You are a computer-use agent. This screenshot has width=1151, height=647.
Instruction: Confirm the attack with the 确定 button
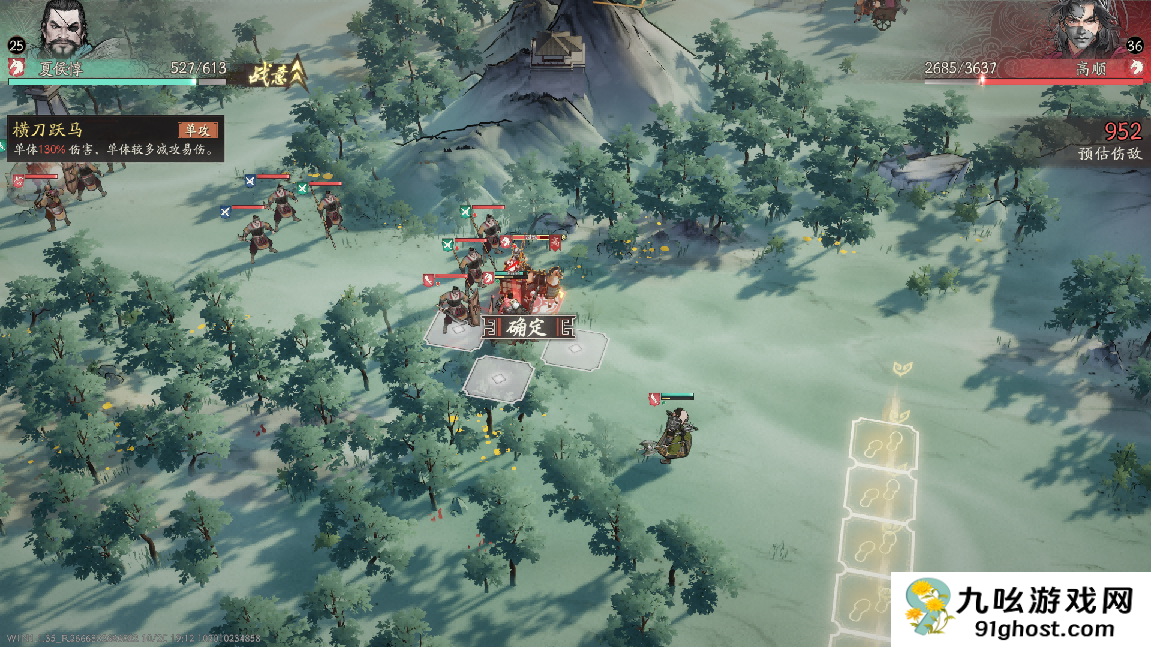[527, 327]
